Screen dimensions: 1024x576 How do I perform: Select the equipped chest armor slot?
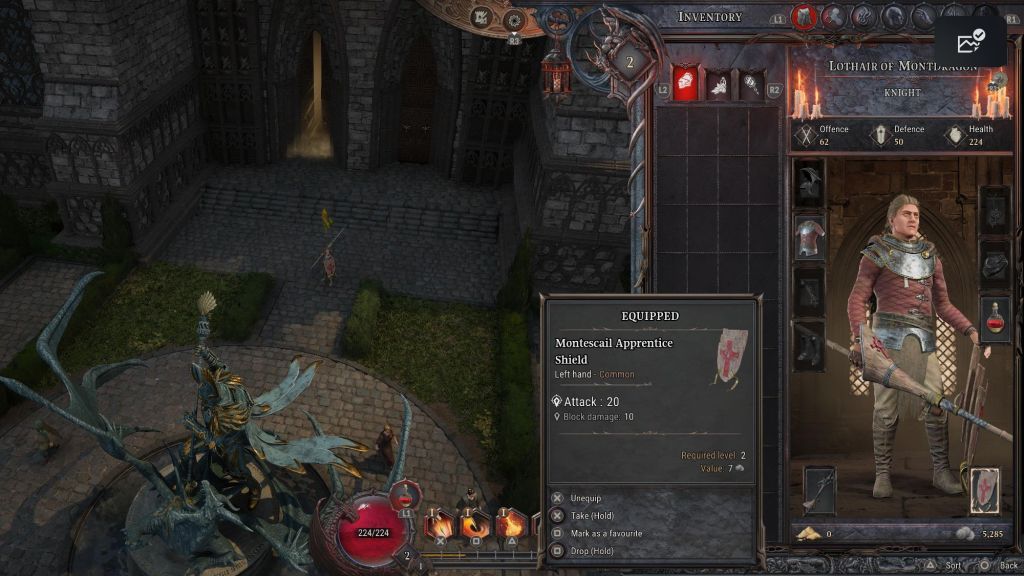tap(809, 237)
